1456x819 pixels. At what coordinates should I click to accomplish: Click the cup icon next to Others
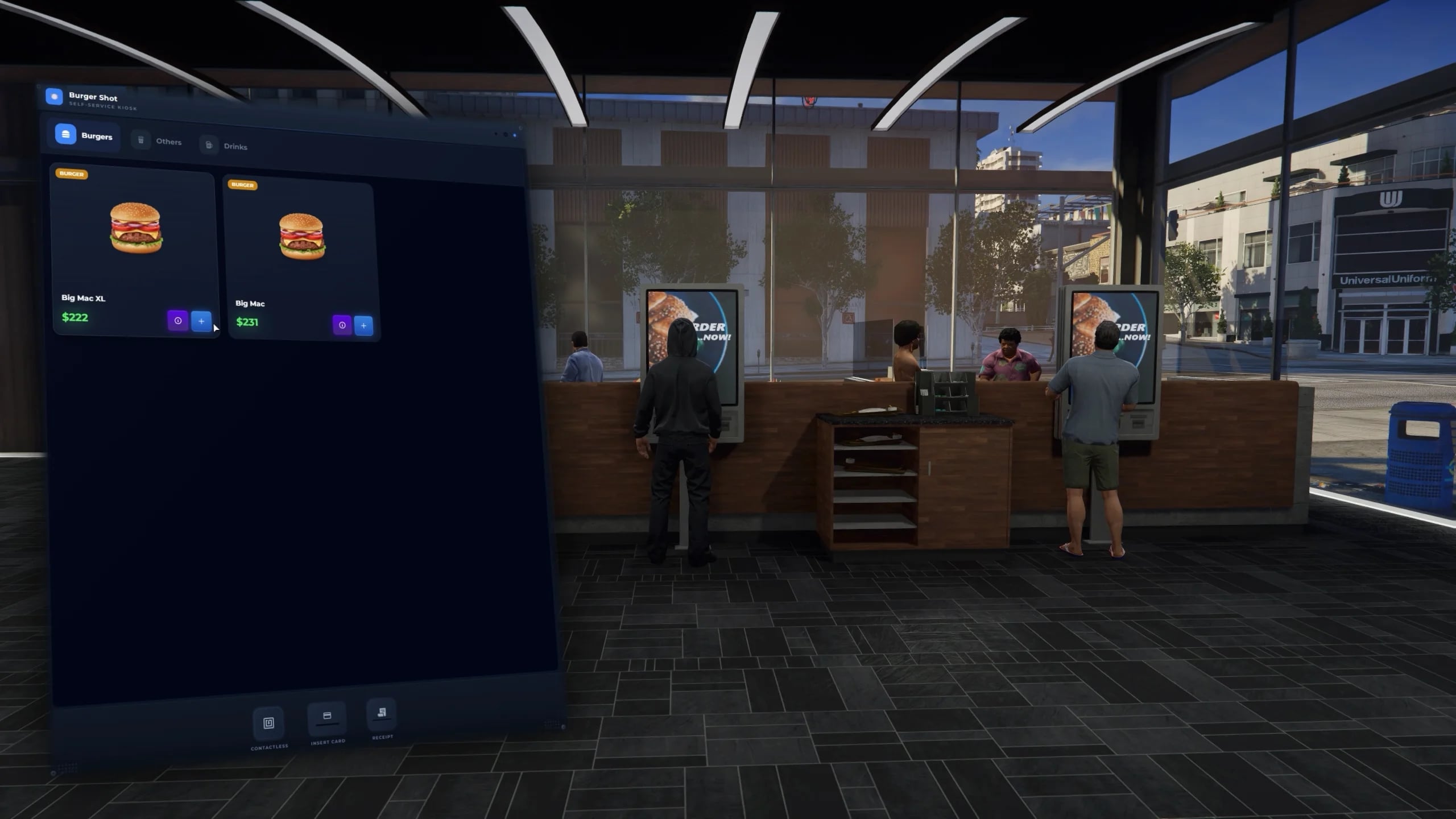point(139,140)
